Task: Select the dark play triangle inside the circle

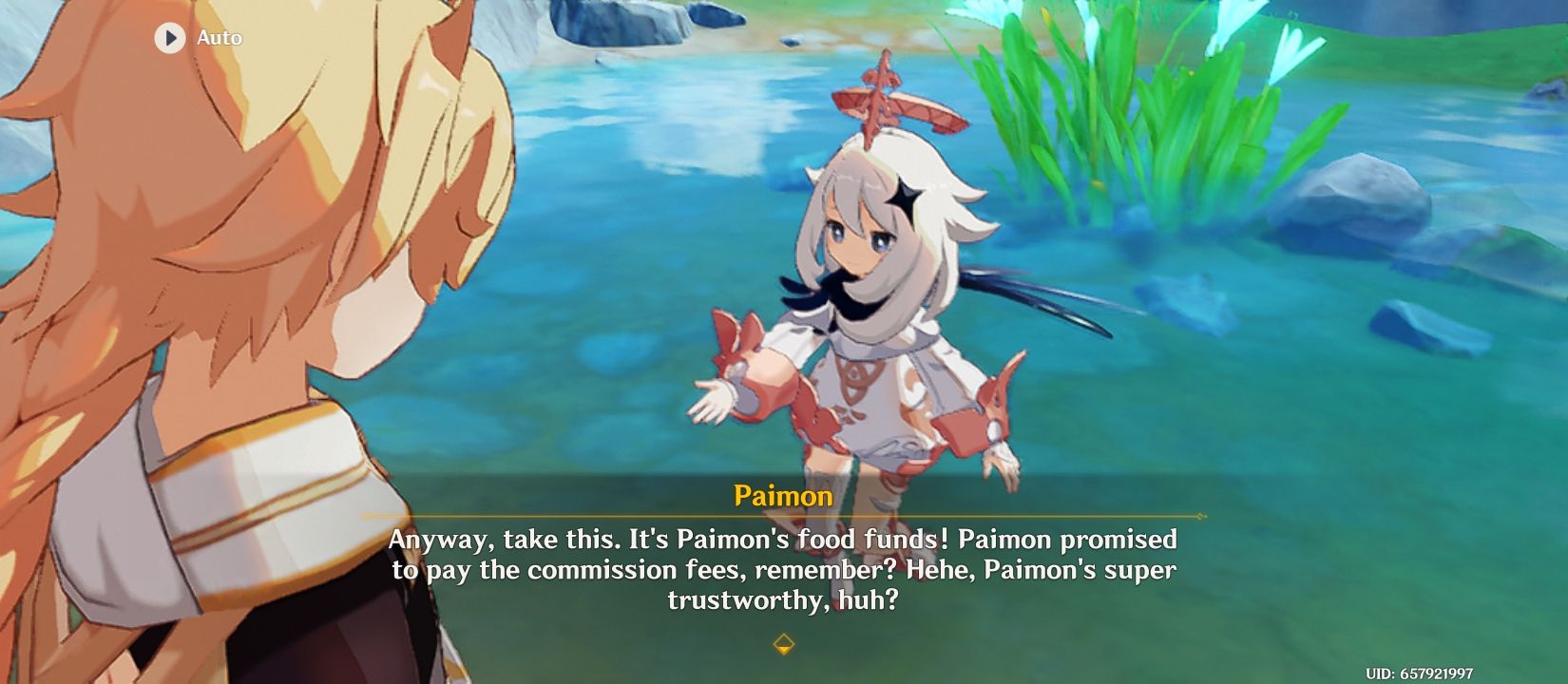Action: click(169, 38)
